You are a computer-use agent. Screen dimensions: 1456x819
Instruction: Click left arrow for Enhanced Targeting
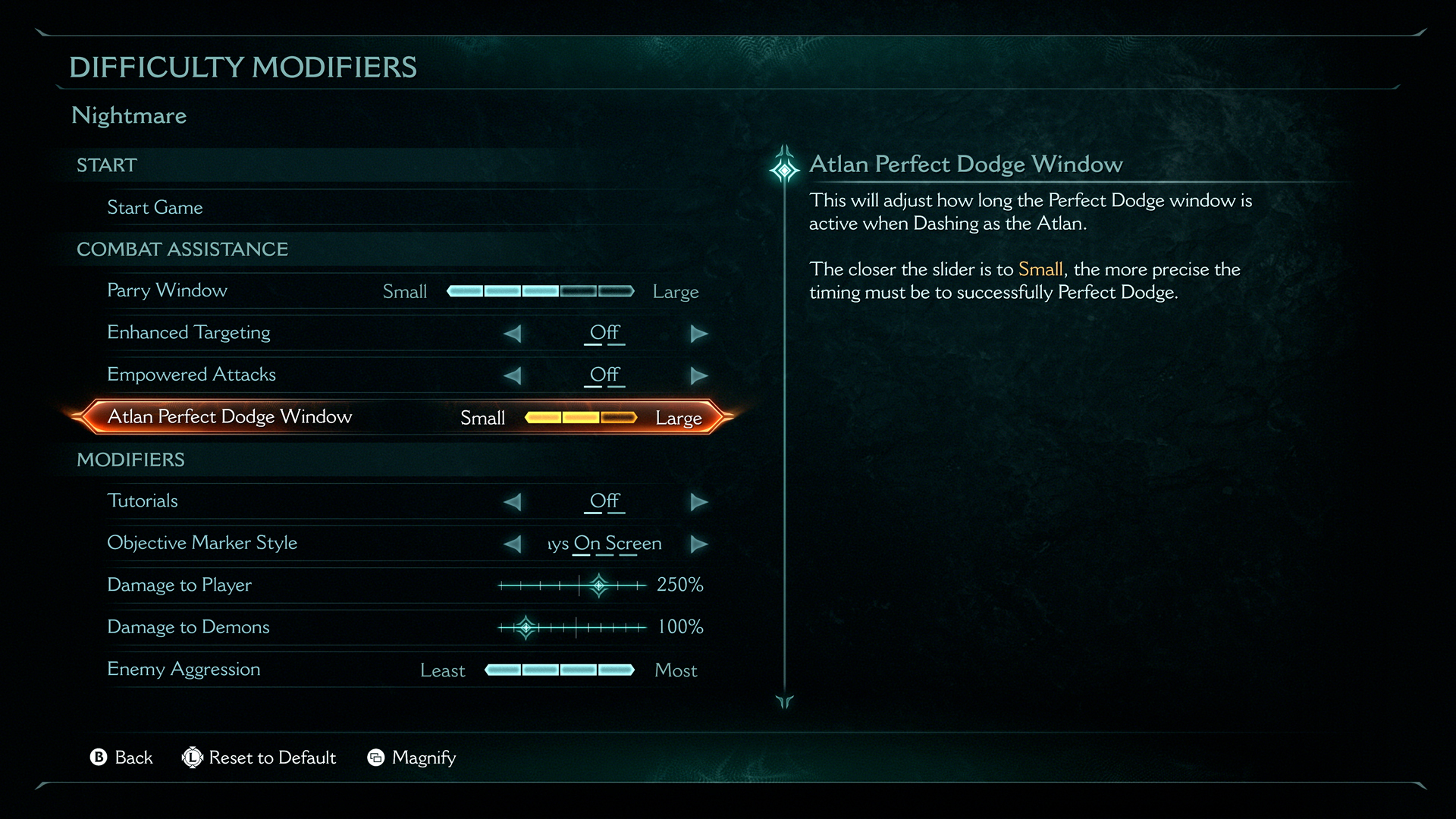point(513,334)
